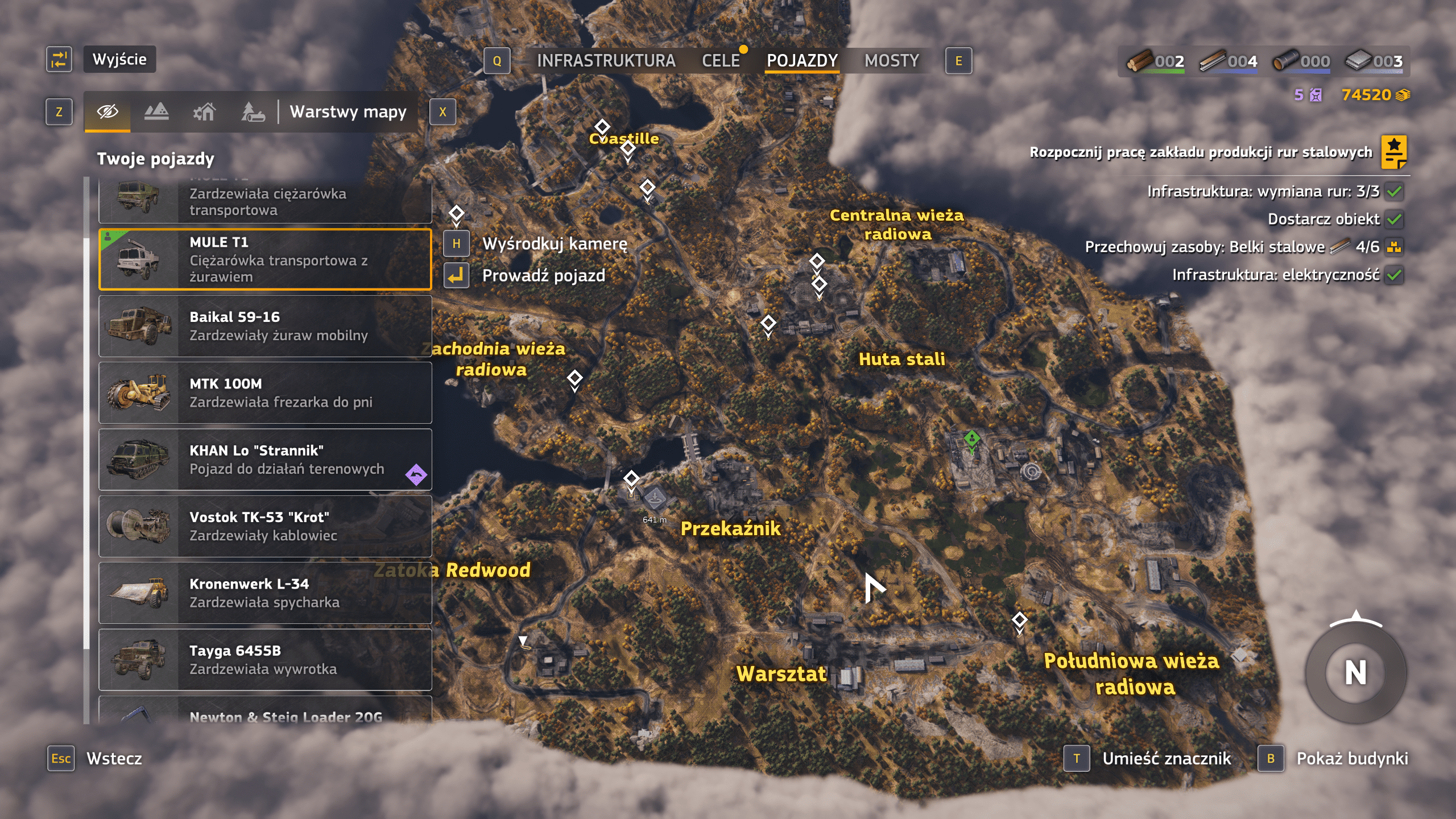Viewport: 1456px width, 819px height.
Task: Click the green vehicle marker on map
Action: point(971,439)
